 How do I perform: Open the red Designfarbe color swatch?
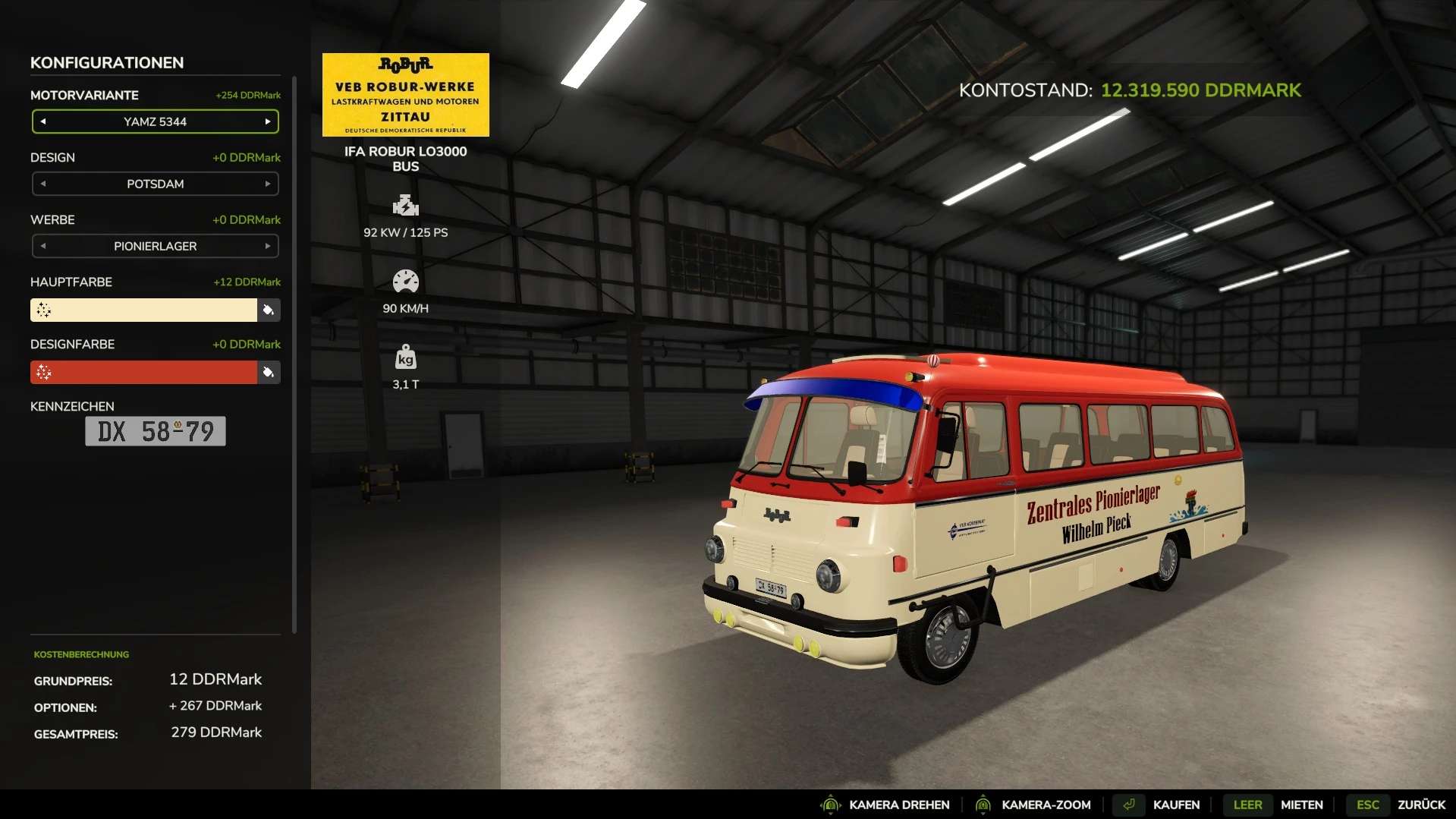click(x=143, y=372)
